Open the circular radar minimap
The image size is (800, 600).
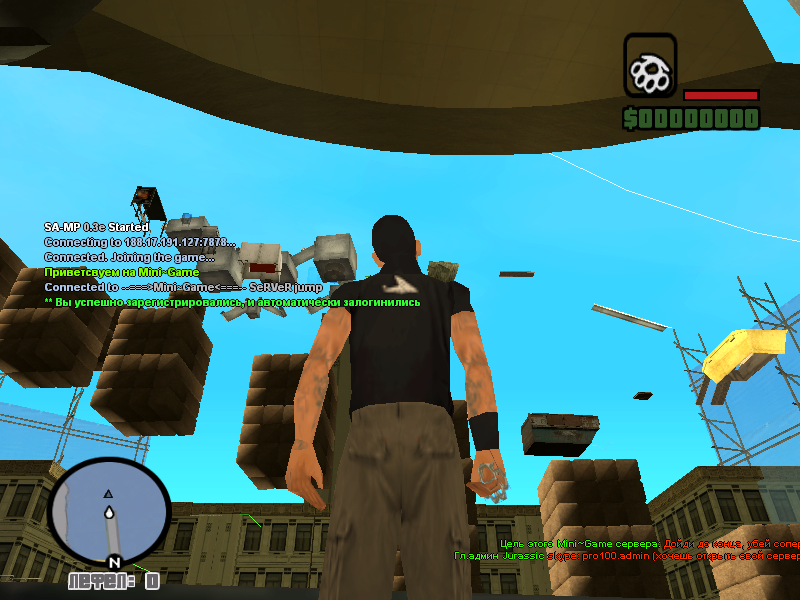click(108, 512)
